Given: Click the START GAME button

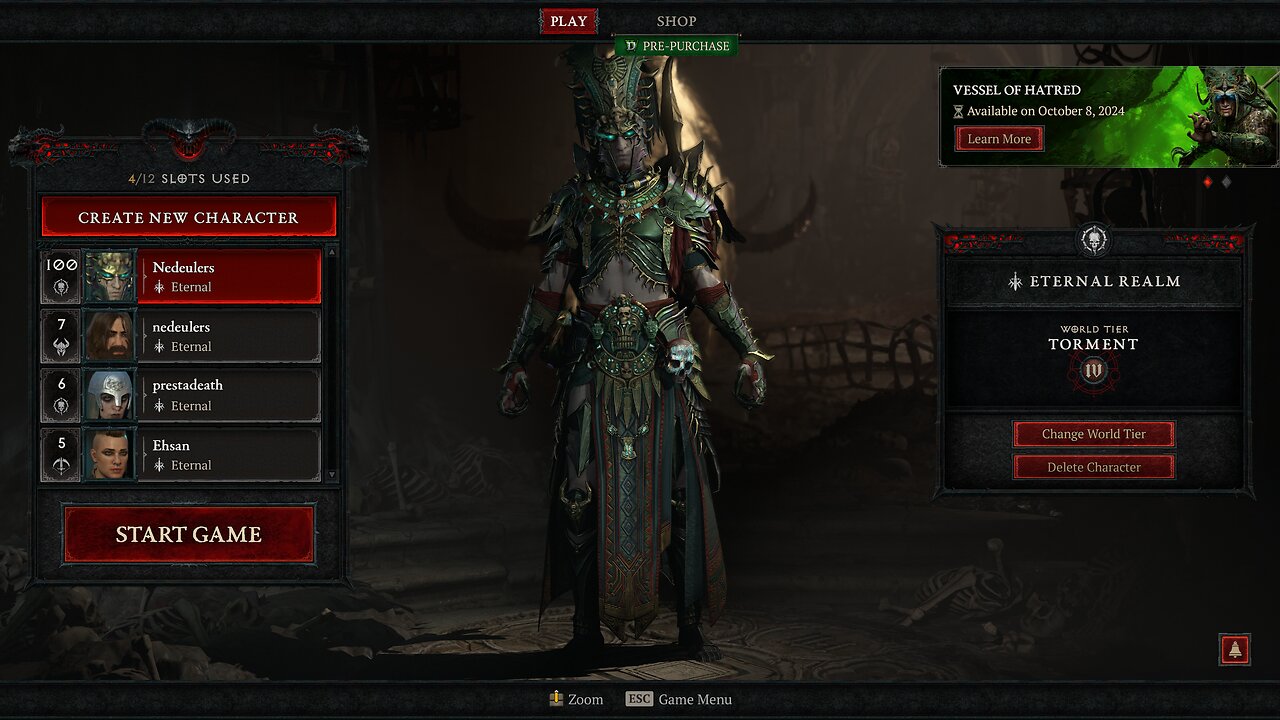Looking at the screenshot, I should 188,533.
